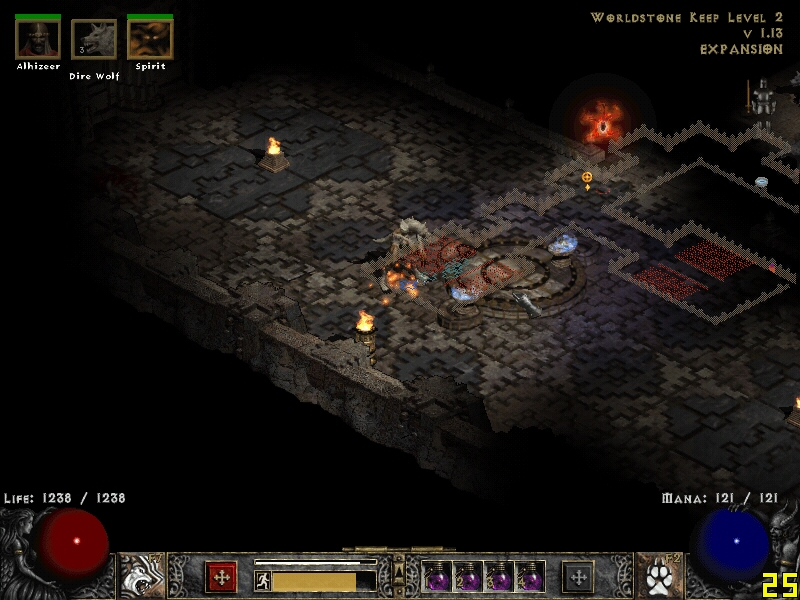
Task: Click the red character stats button
Action: (x=221, y=577)
